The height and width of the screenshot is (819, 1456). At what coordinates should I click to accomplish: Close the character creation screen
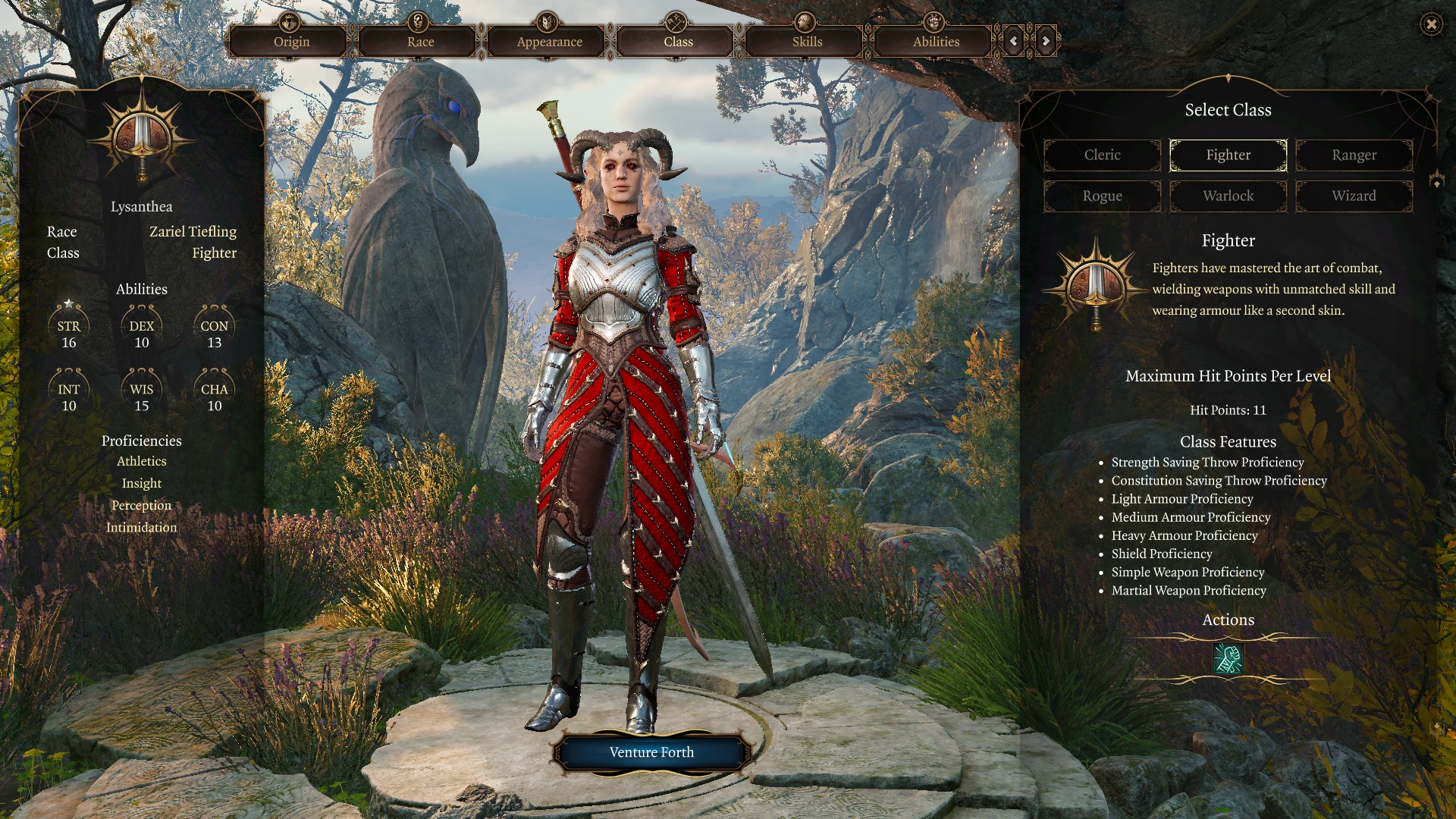[1431, 24]
